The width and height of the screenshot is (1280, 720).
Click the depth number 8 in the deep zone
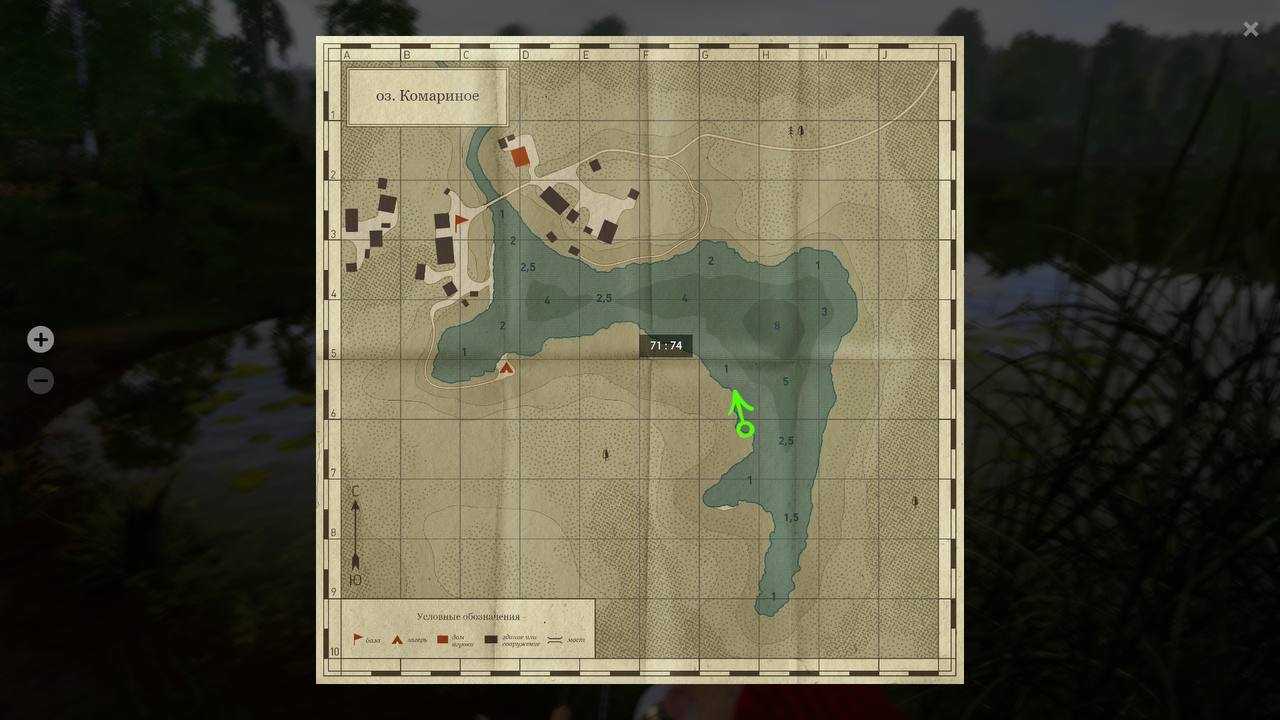(x=776, y=324)
